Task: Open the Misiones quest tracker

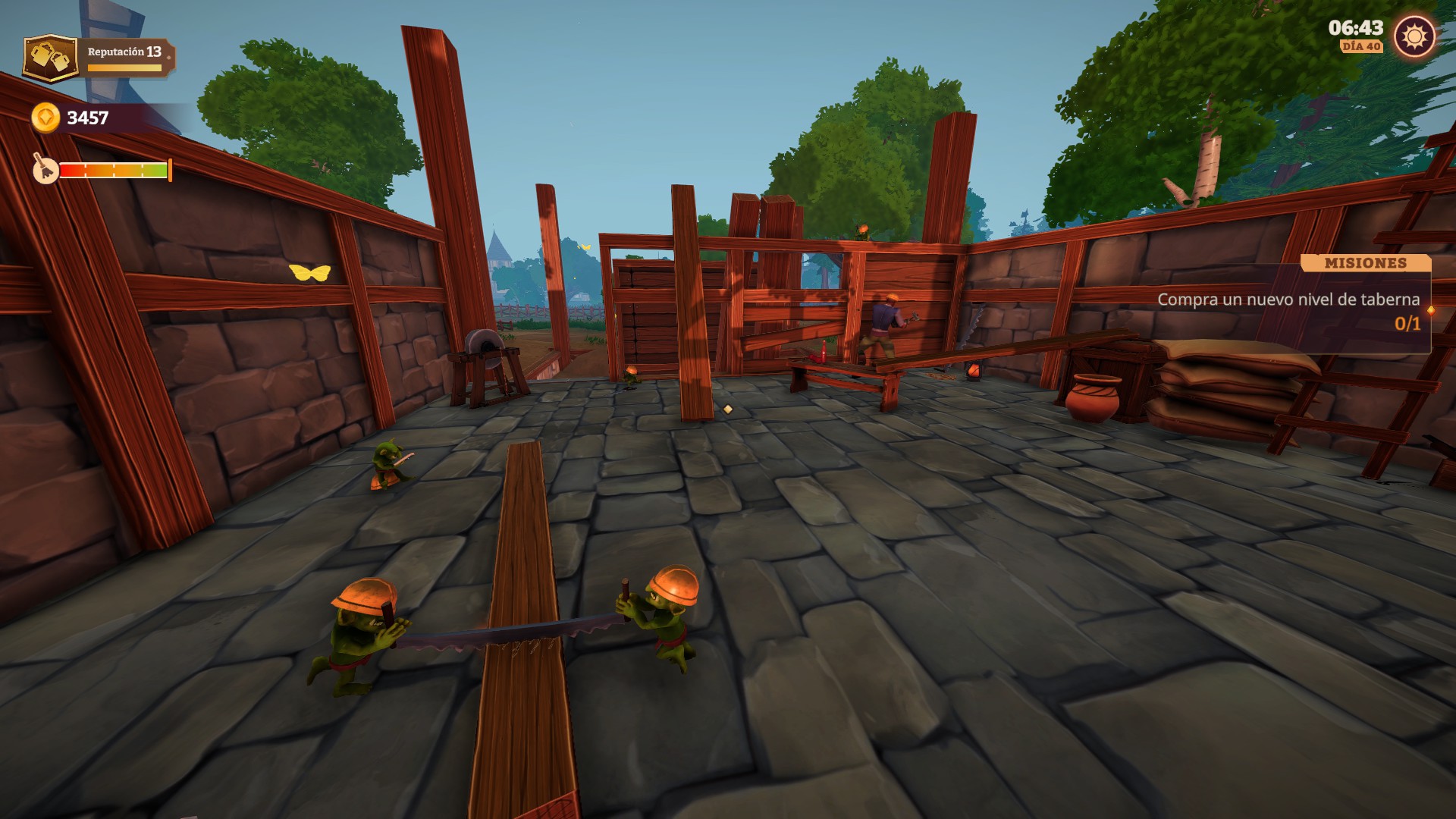Action: point(1365,263)
